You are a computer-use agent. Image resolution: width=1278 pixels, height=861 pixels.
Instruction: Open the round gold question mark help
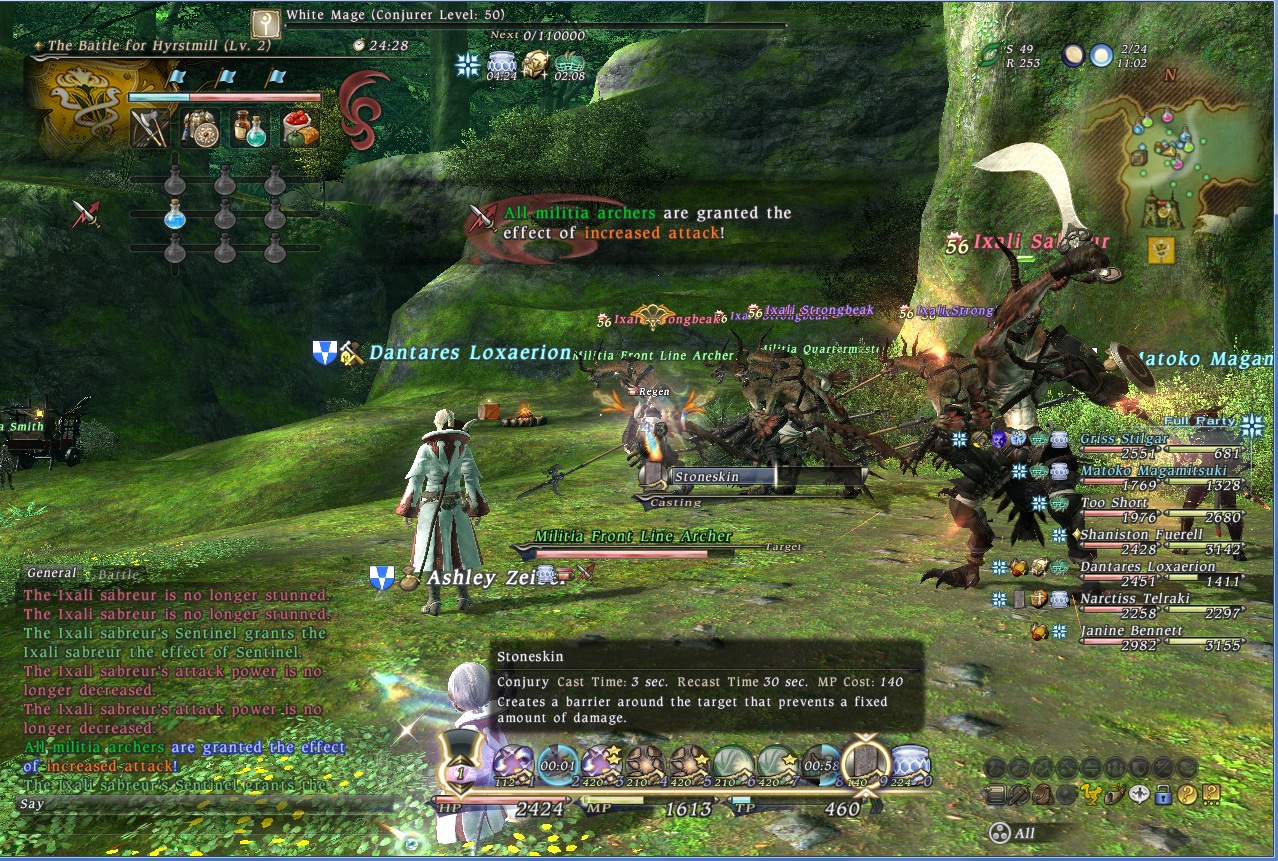(x=1187, y=796)
